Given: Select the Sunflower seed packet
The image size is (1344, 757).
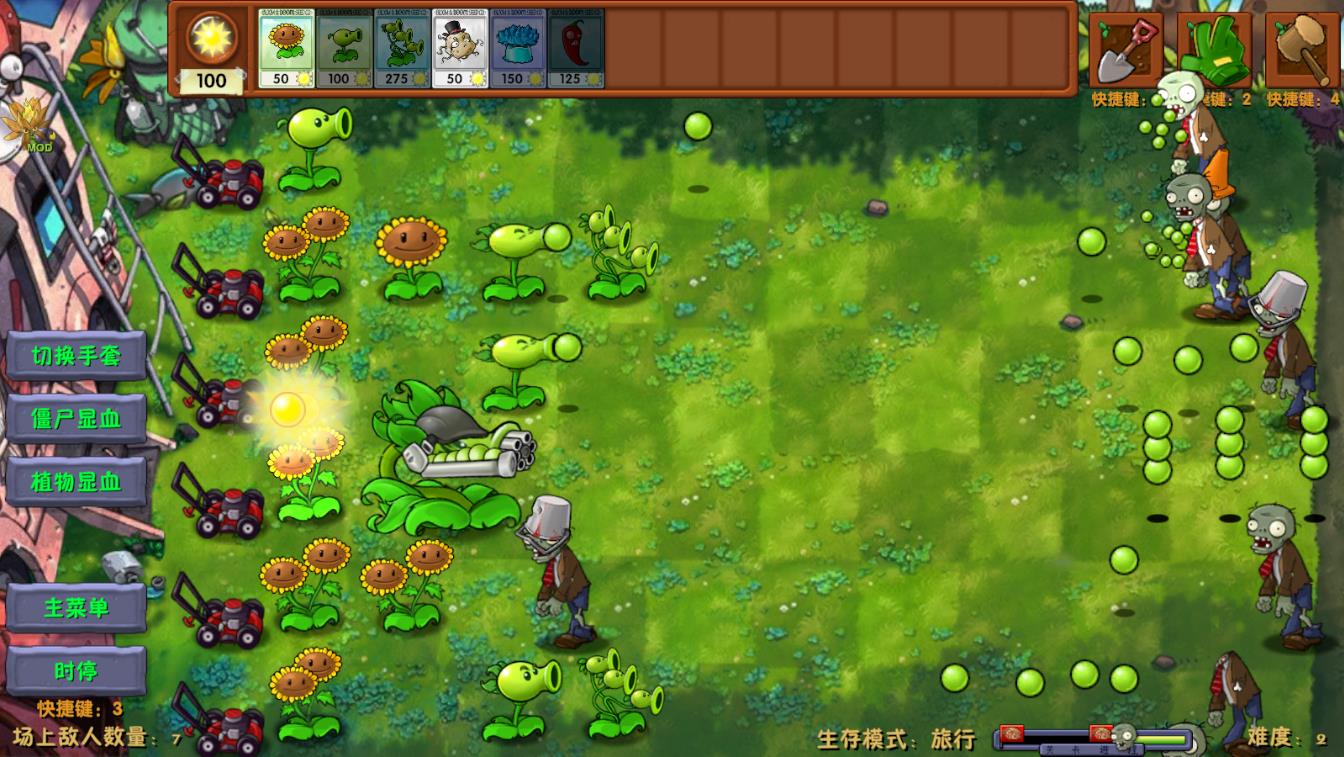Looking at the screenshot, I should (x=286, y=47).
